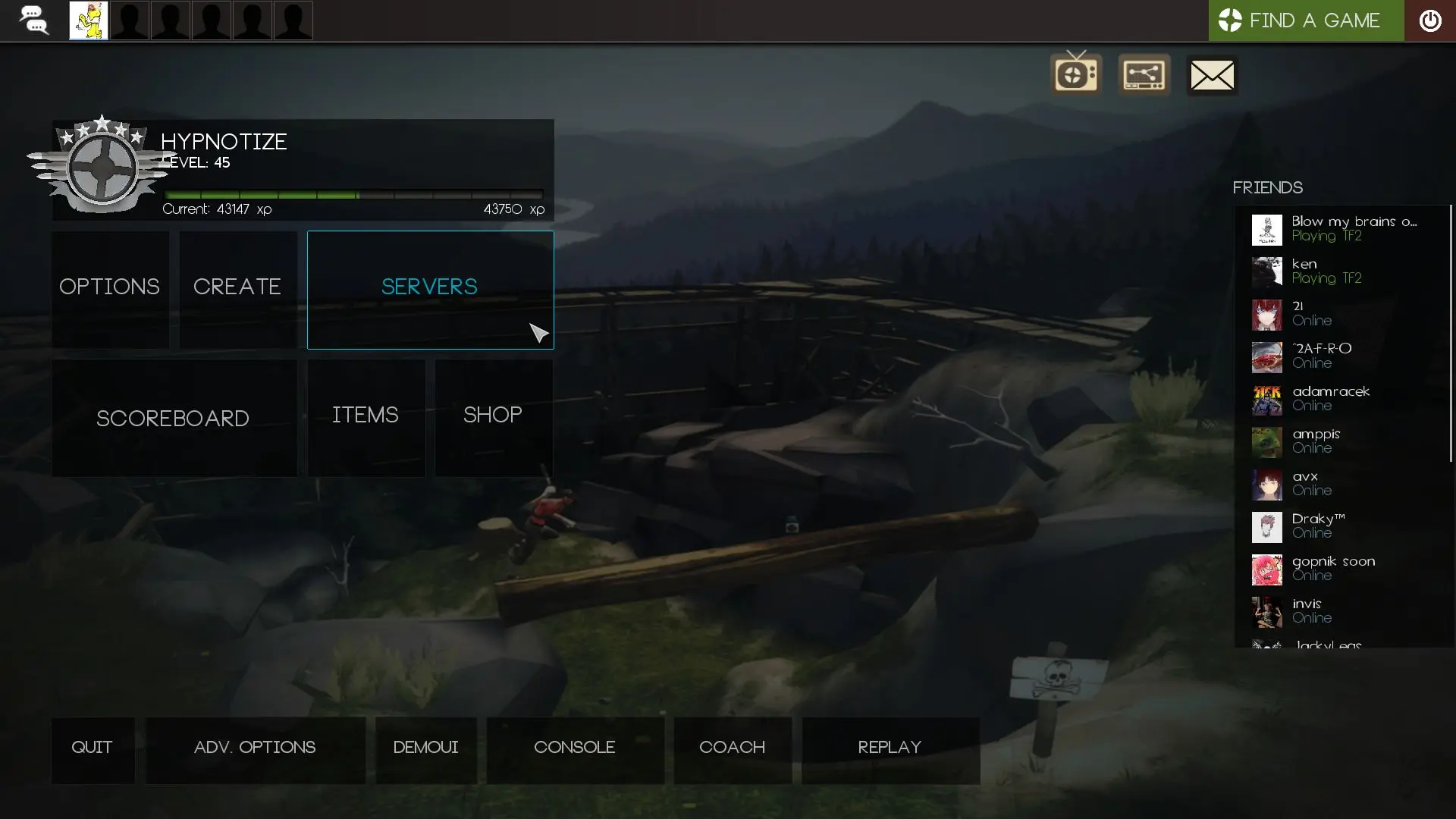Launch the DemoUI panel
1456x819 pixels.
click(x=425, y=748)
